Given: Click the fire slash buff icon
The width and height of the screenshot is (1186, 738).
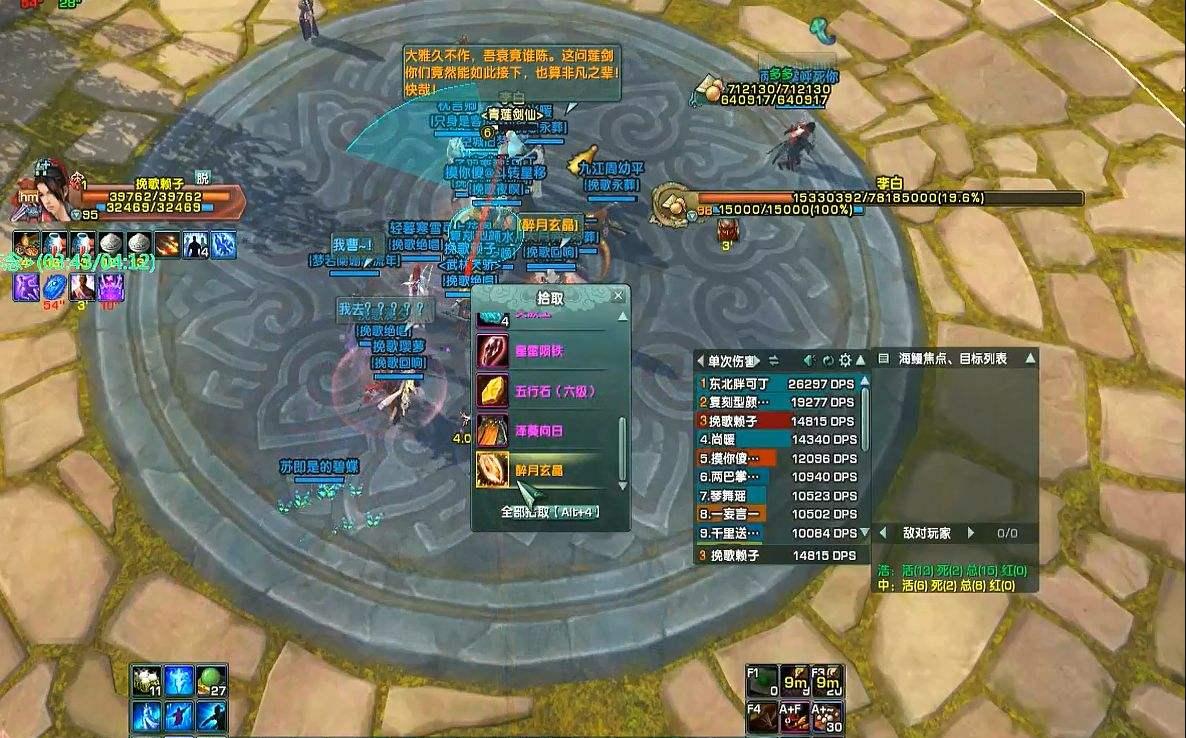Looking at the screenshot, I should click(167, 244).
